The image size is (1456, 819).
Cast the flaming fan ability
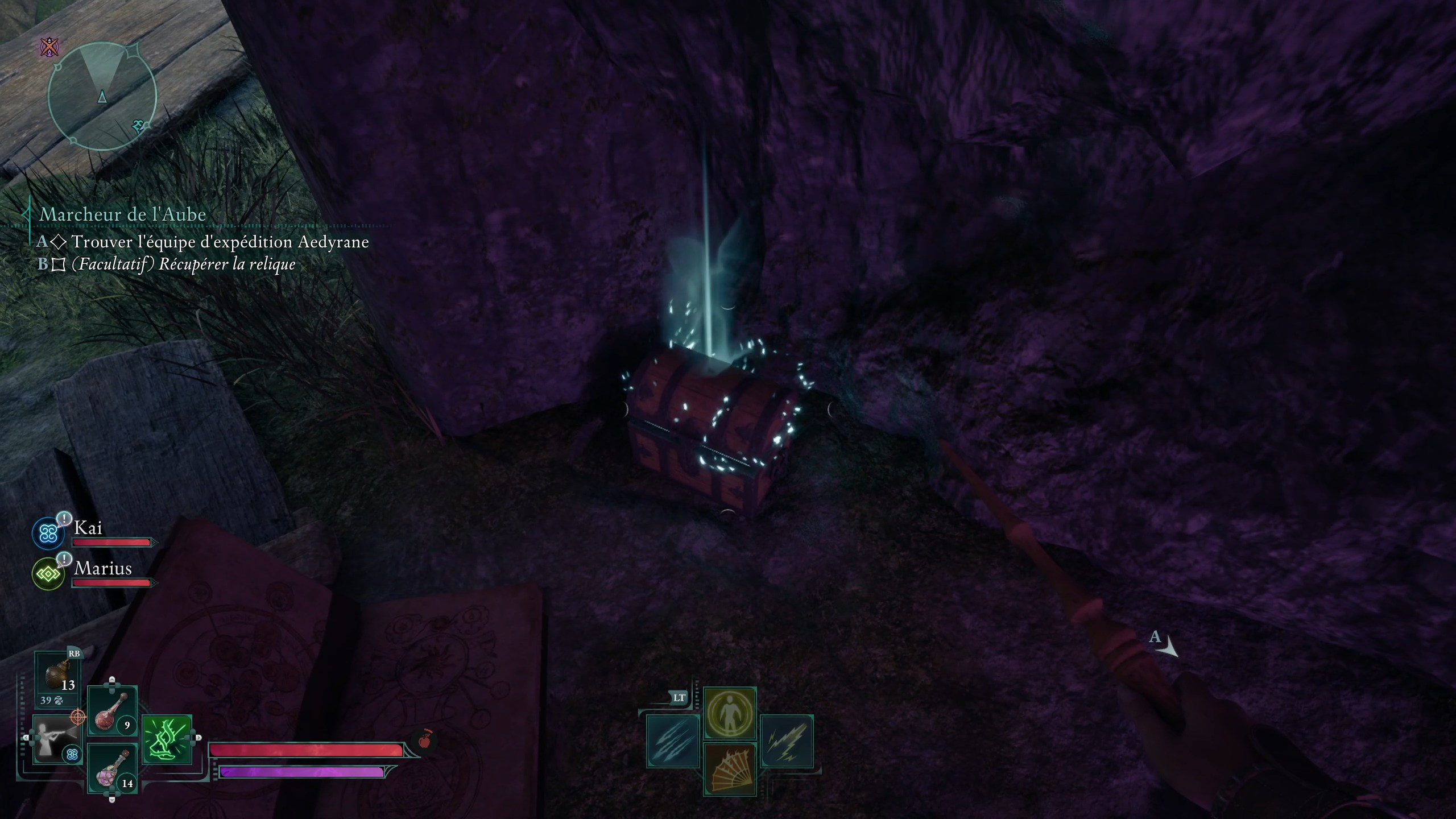pos(730,768)
